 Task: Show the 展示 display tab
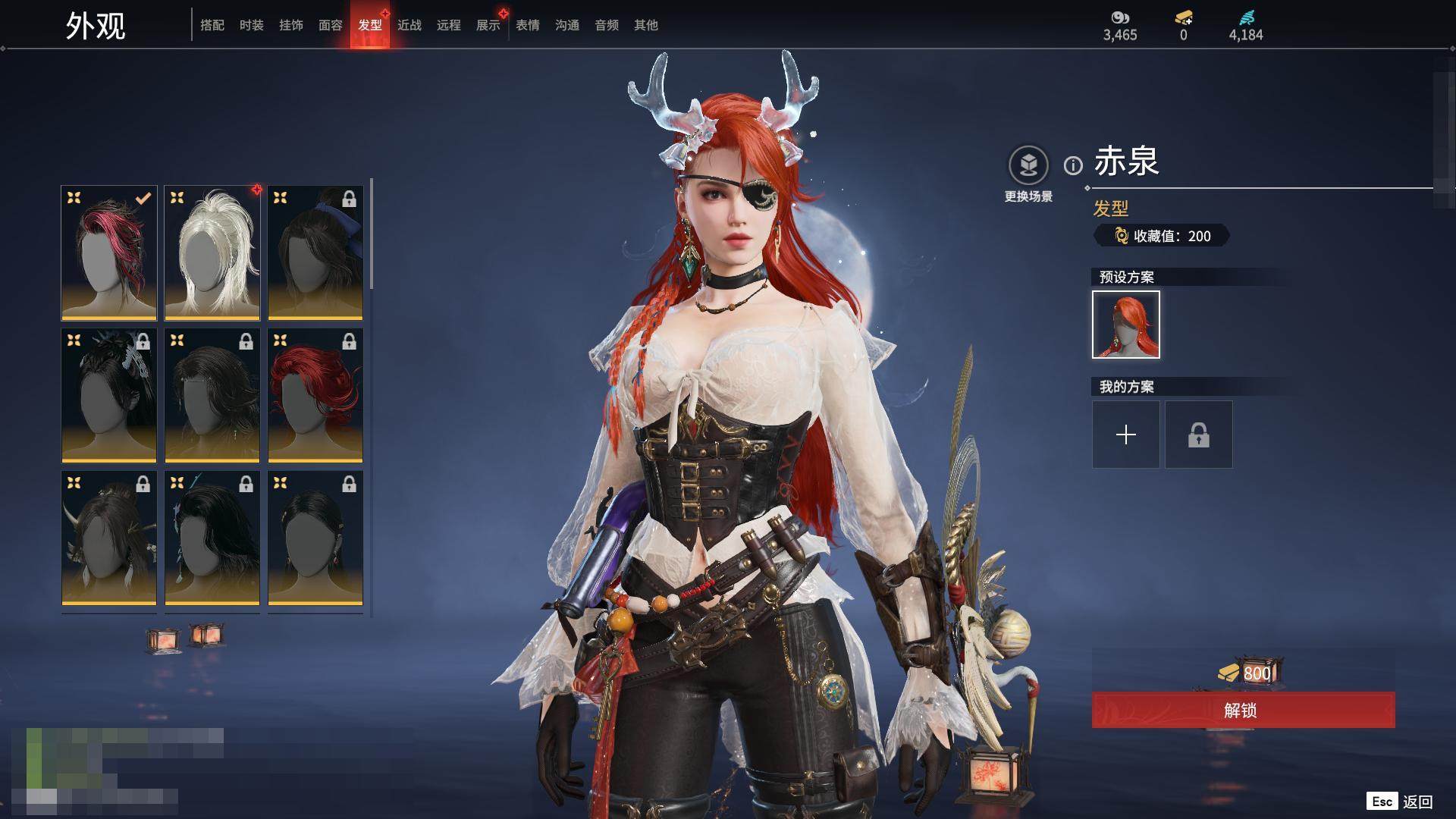(488, 25)
